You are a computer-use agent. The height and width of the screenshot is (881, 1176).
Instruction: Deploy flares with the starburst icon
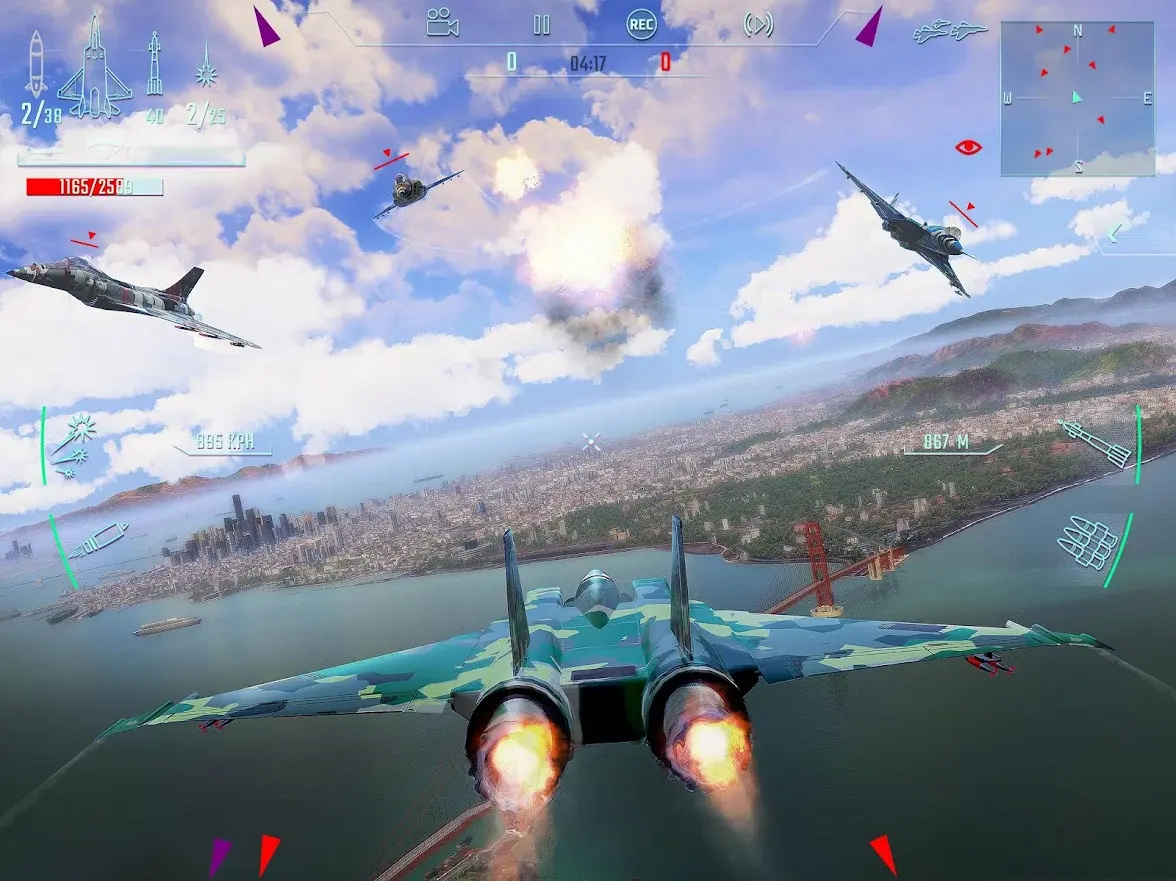pos(75,443)
